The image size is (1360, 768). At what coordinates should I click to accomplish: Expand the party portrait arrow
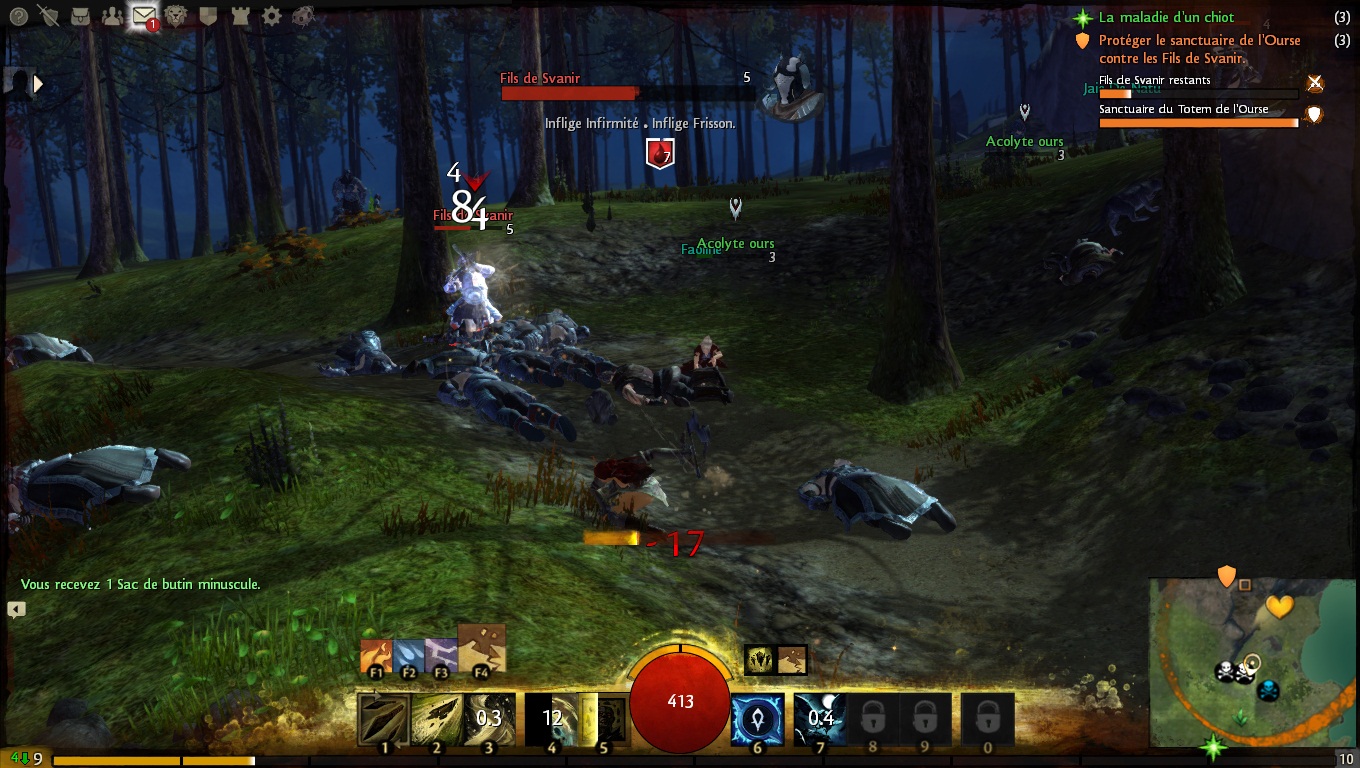[x=38, y=84]
